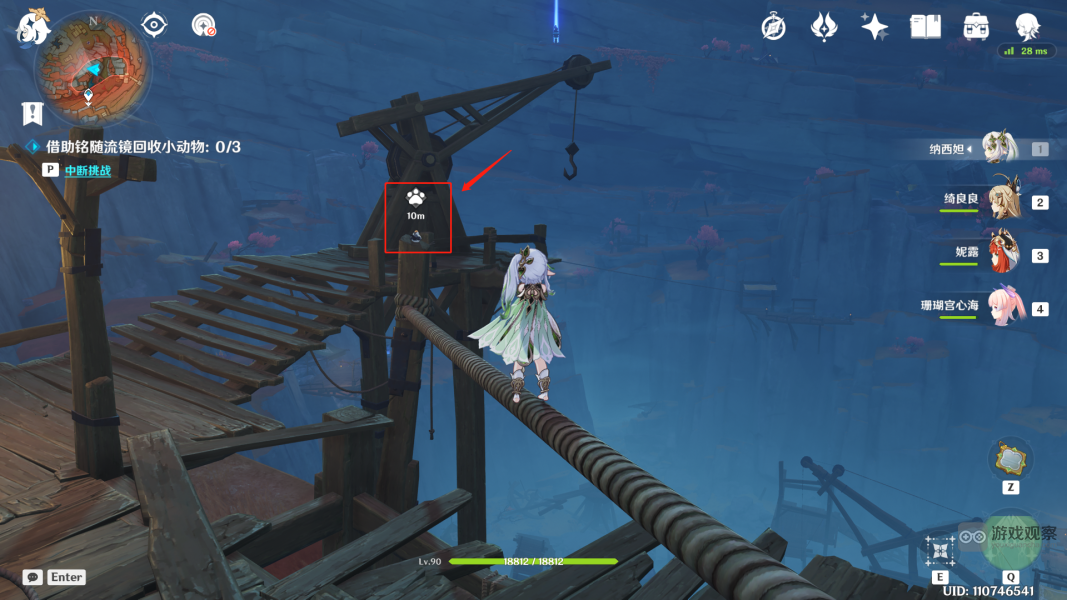Activate the elemental skill icon

940,550
